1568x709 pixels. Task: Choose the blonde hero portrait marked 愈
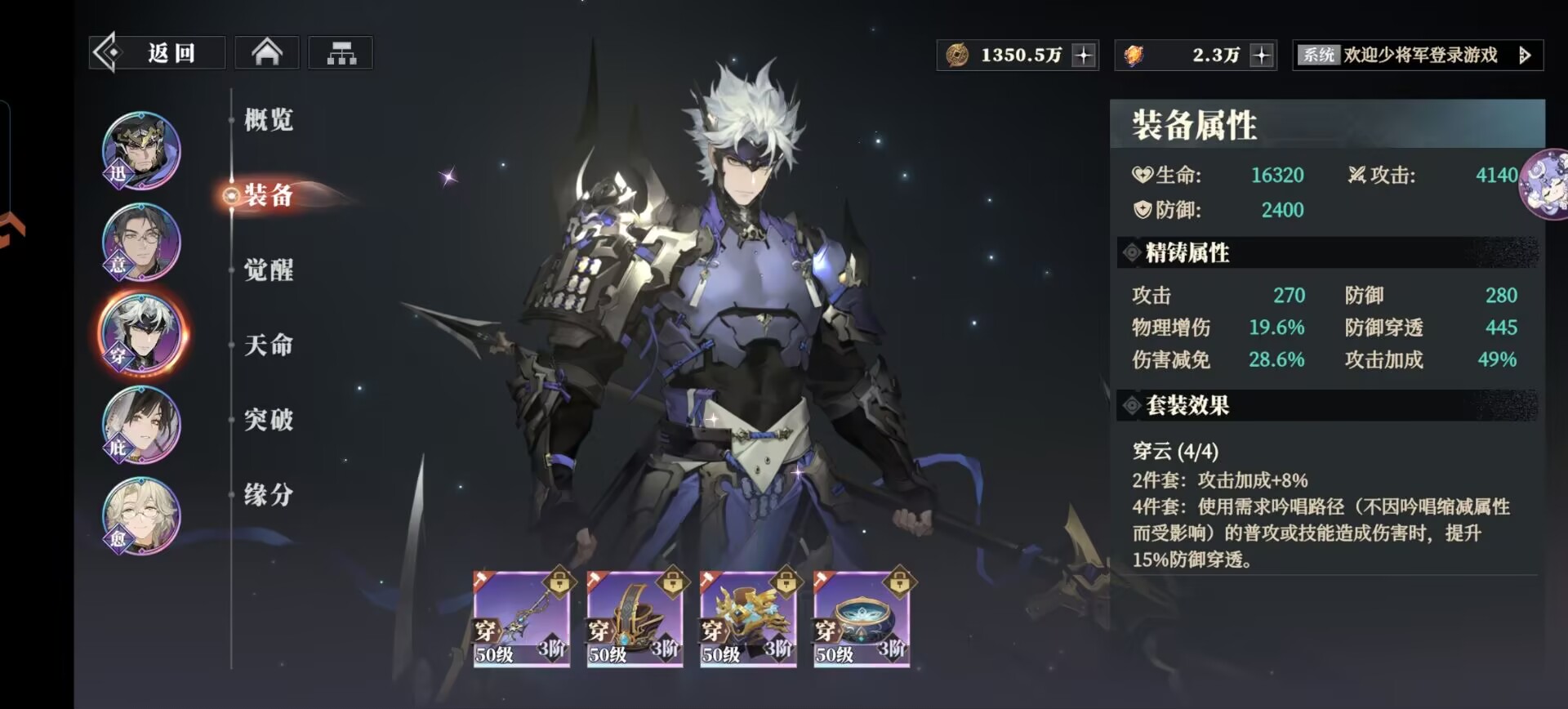point(141,516)
